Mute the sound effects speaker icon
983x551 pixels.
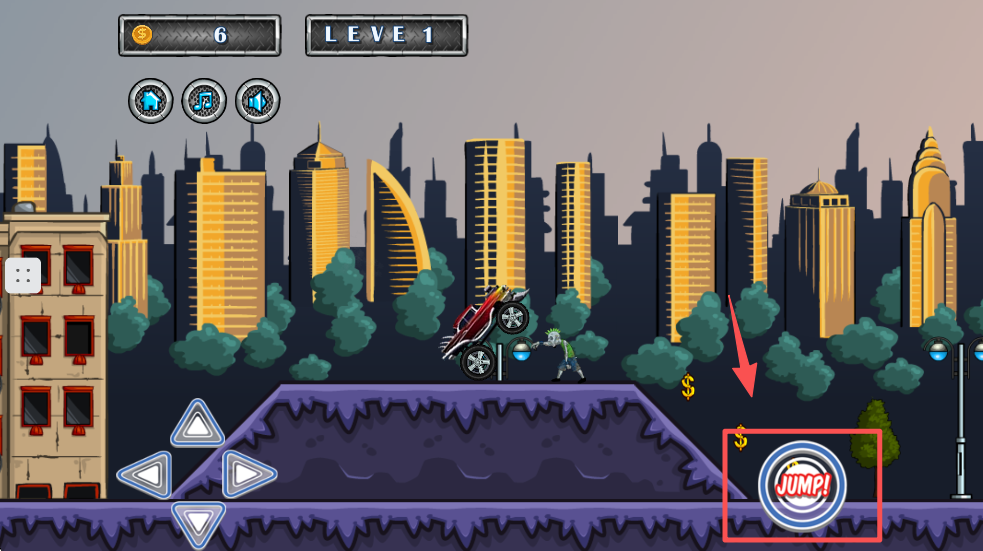pos(258,100)
